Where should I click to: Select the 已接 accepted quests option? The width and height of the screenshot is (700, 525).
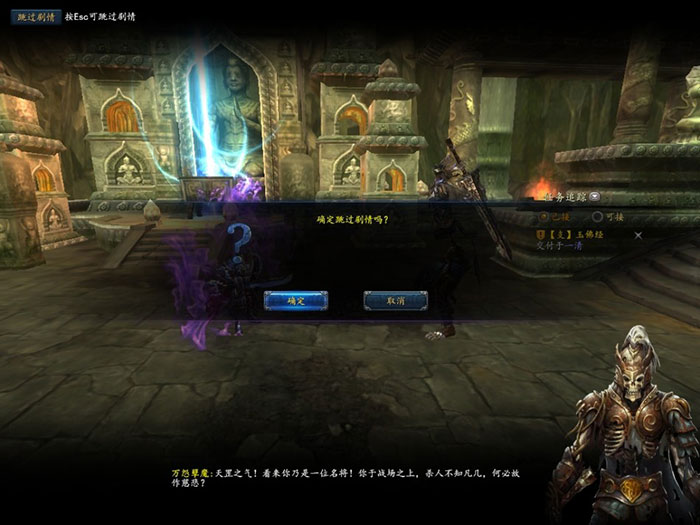click(x=545, y=215)
